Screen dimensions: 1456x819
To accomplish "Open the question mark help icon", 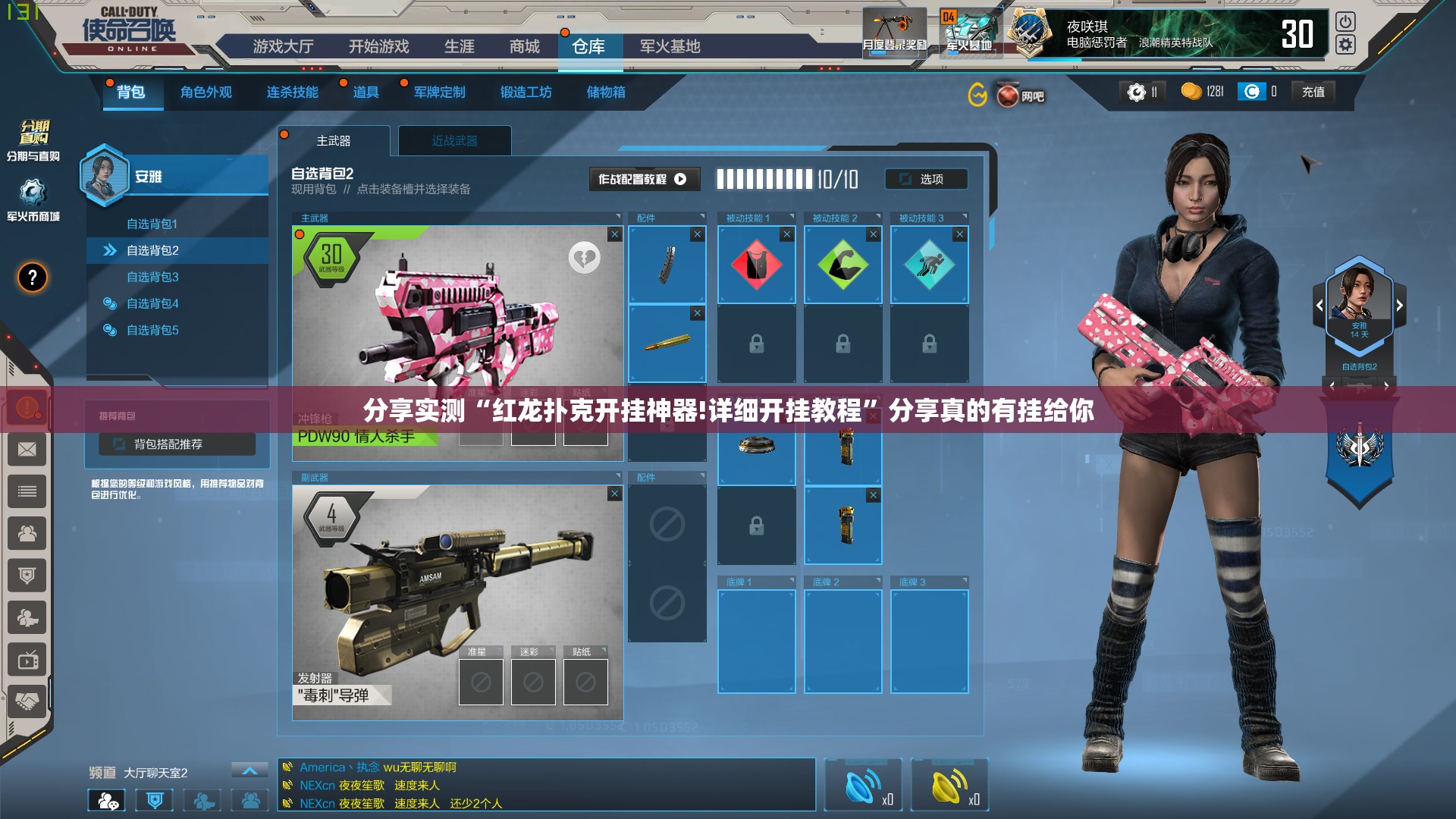I will pos(33,278).
